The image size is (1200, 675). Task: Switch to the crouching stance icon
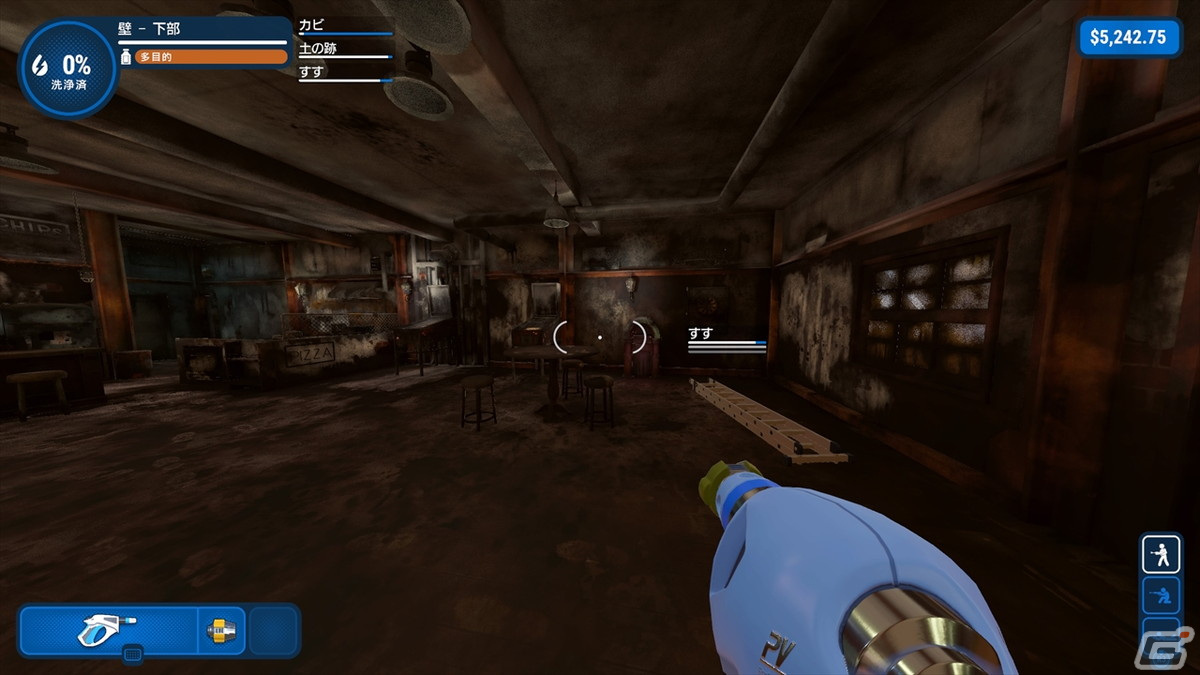tap(1161, 597)
